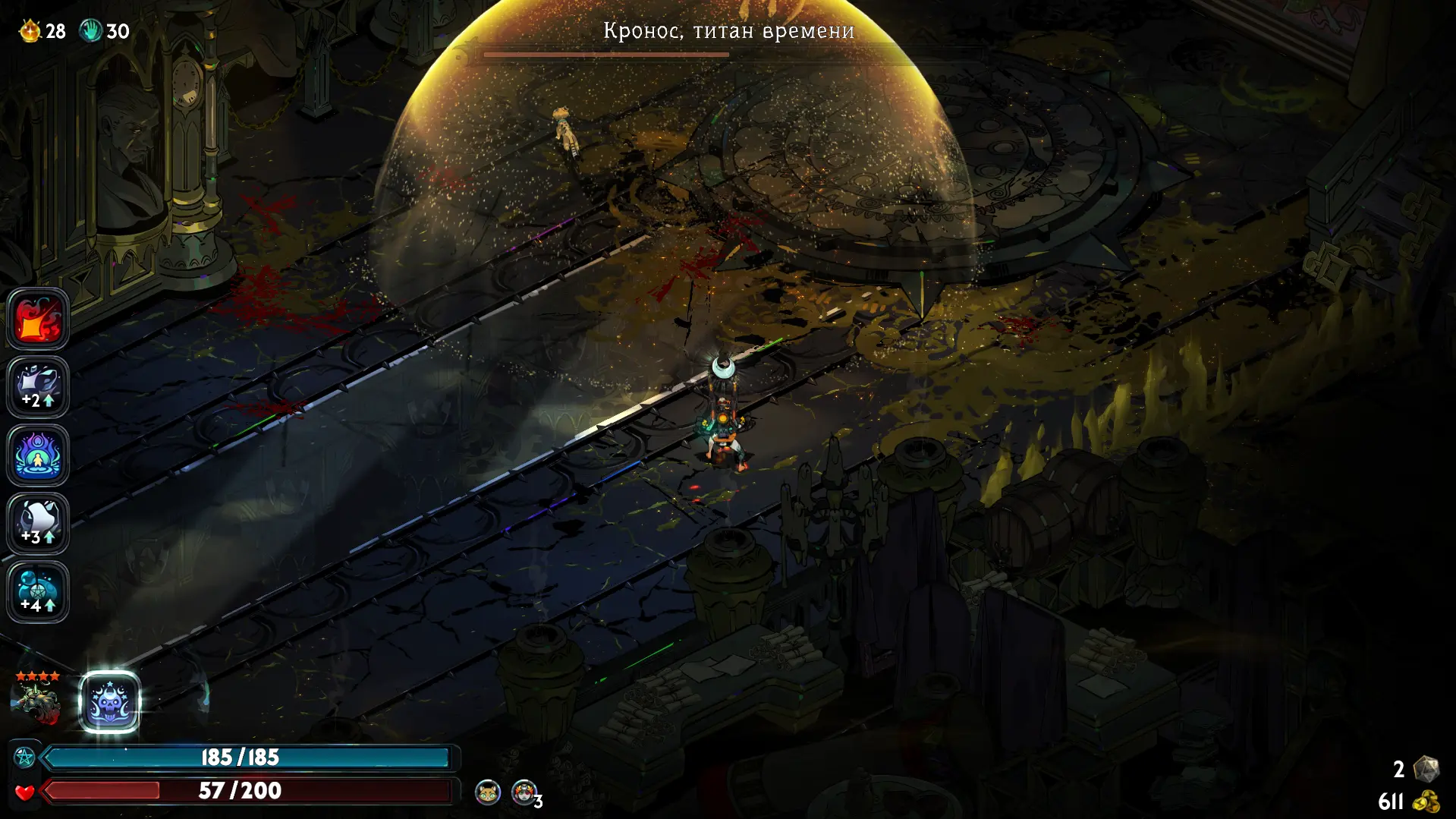The height and width of the screenshot is (819, 1456).
Task: Click the cat familiar portrait
Action: click(488, 792)
